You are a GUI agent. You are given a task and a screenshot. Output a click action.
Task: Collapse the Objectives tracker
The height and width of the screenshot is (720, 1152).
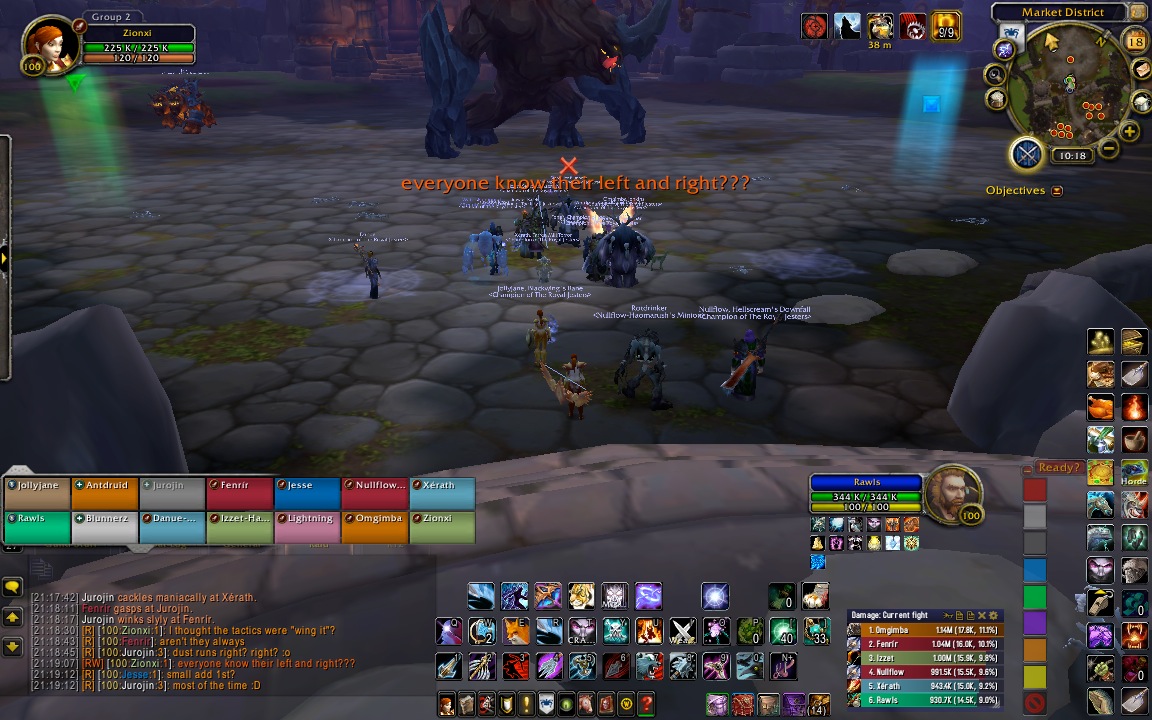click(1057, 190)
